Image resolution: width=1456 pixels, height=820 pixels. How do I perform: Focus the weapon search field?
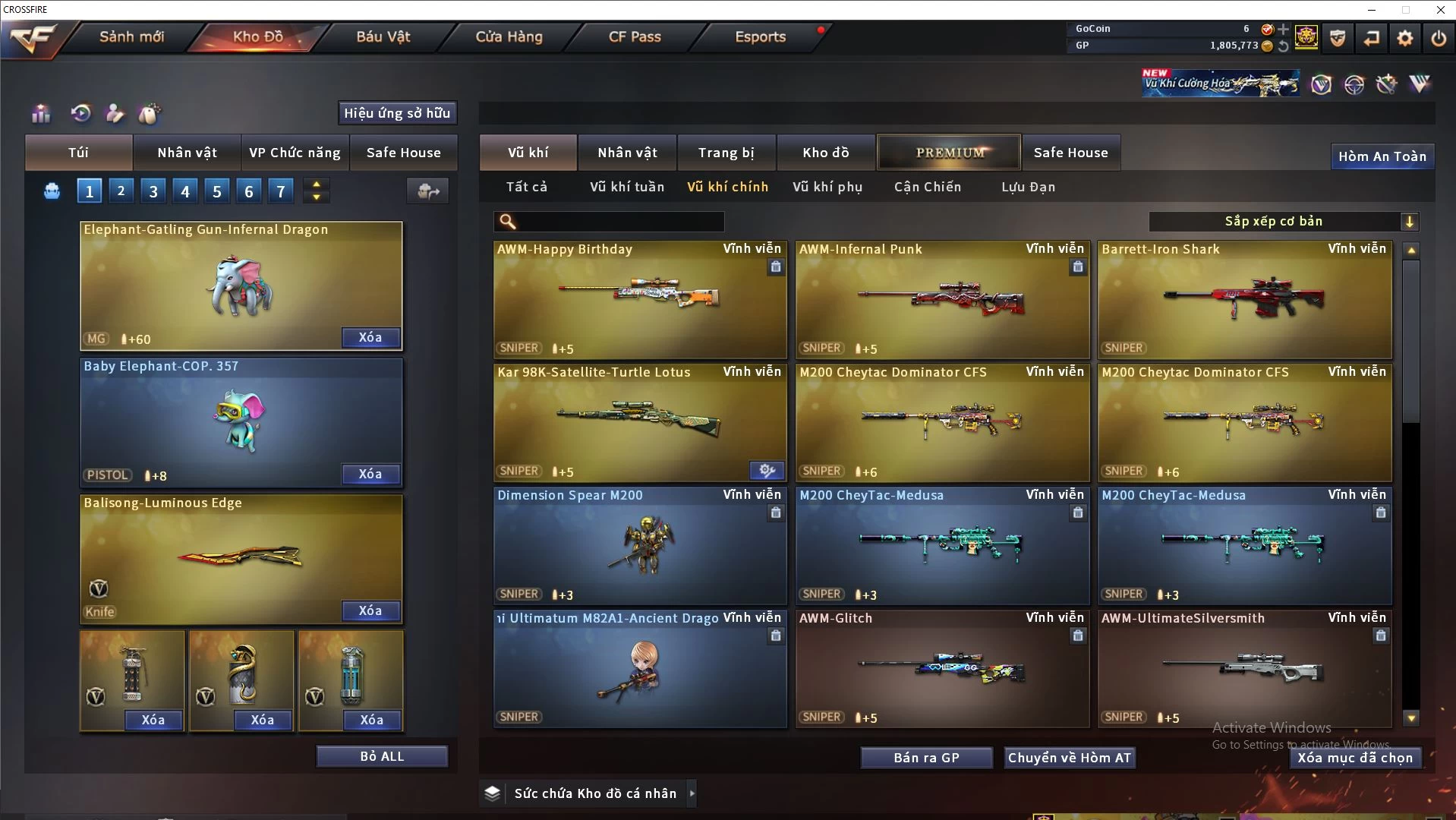(619, 222)
